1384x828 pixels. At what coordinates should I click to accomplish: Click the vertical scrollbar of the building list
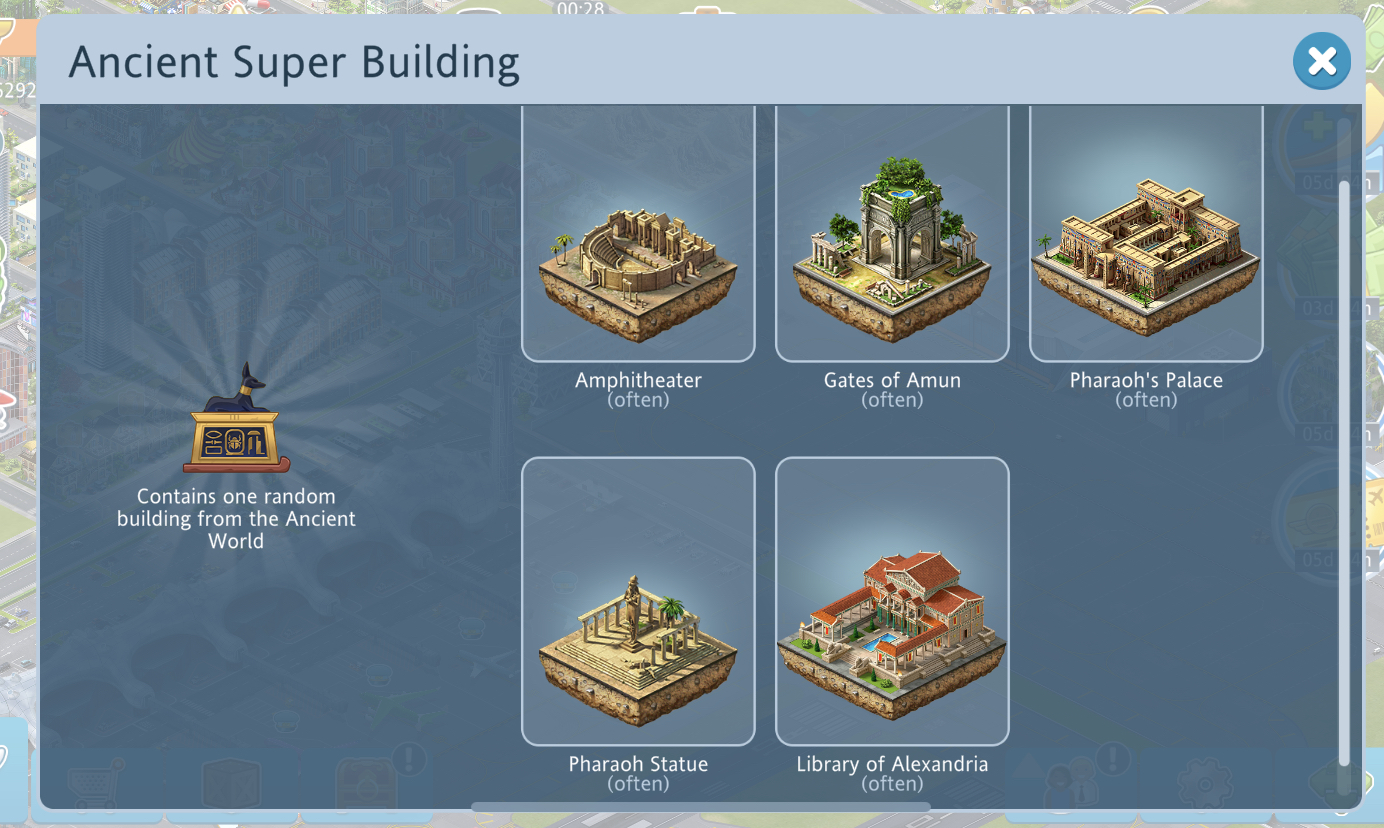[1344, 470]
